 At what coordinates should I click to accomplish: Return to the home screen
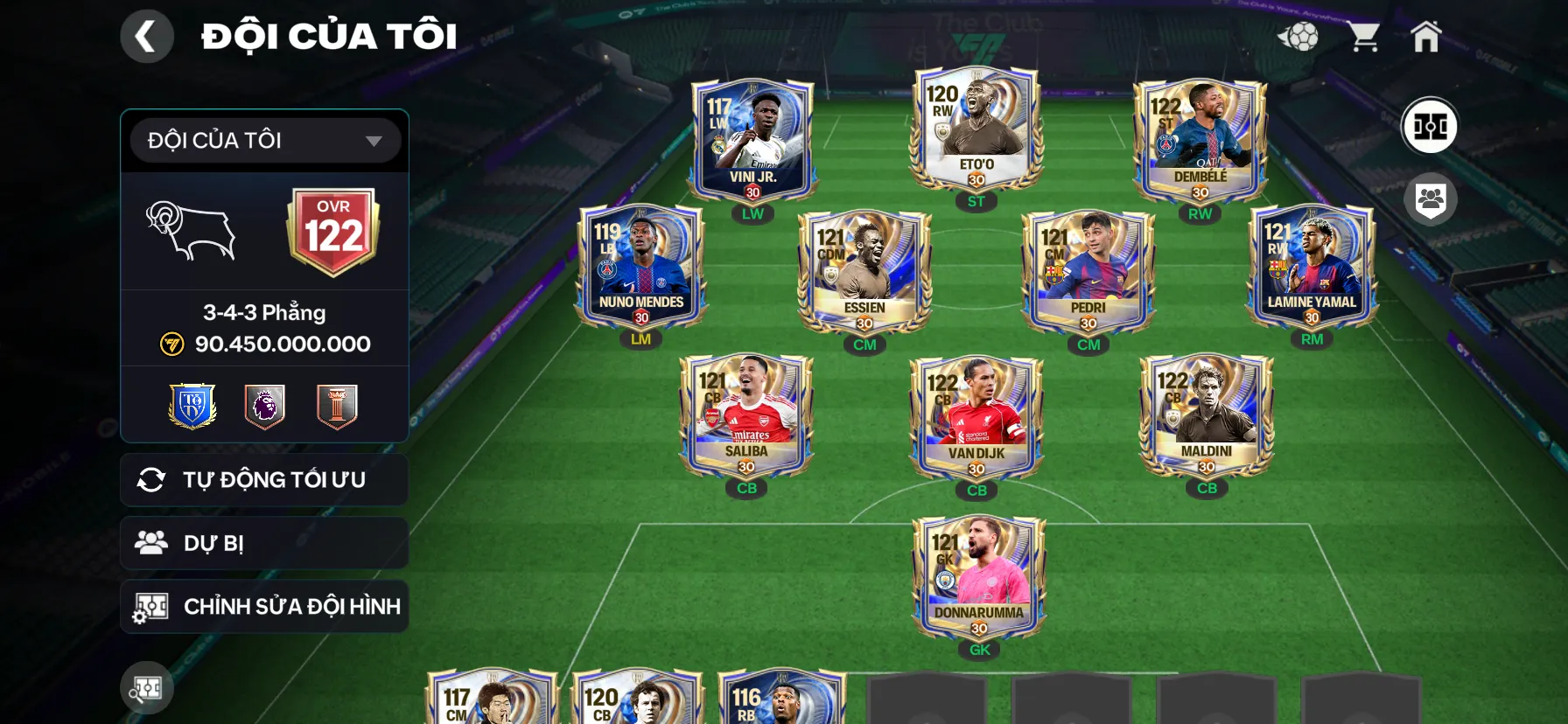click(1425, 37)
